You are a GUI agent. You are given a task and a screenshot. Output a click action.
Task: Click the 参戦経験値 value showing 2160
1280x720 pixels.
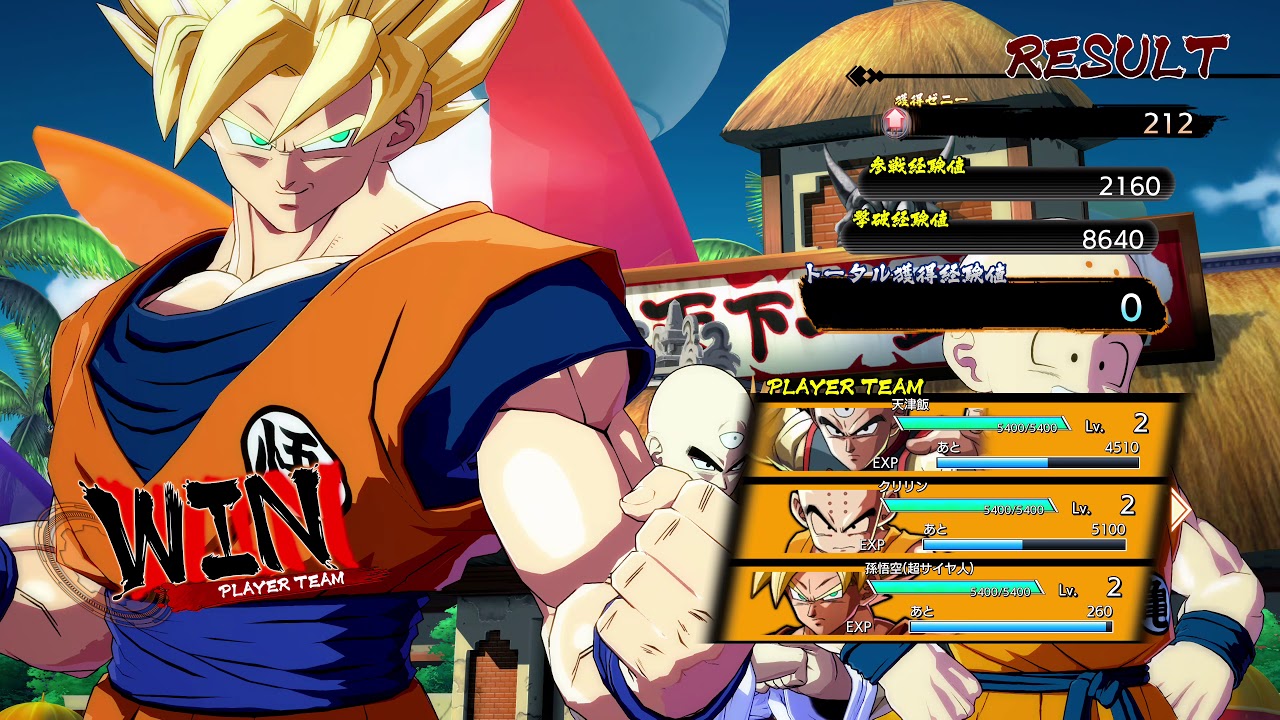1130,187
